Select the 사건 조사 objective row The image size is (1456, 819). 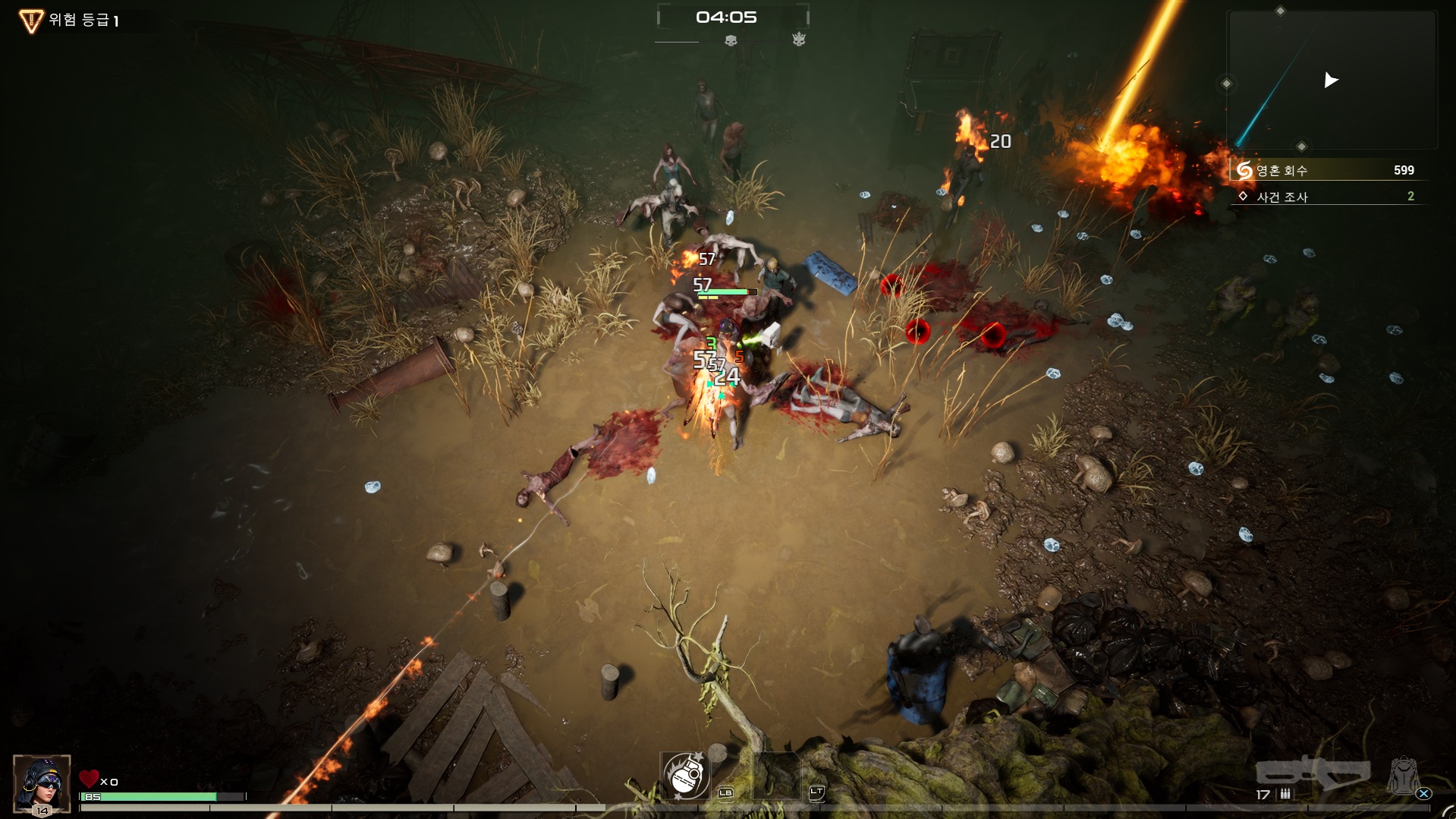[1327, 197]
